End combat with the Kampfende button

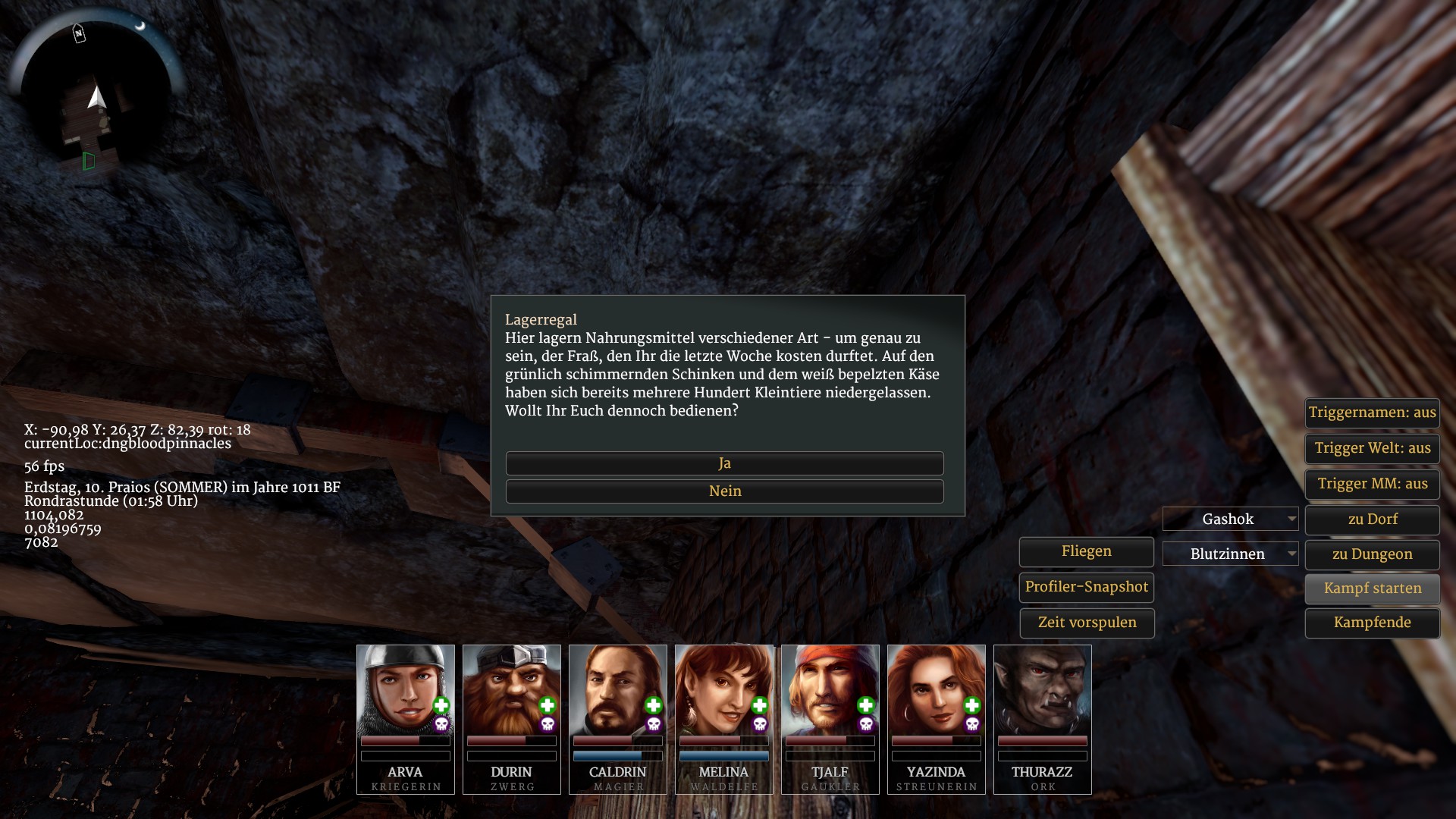tap(1372, 623)
